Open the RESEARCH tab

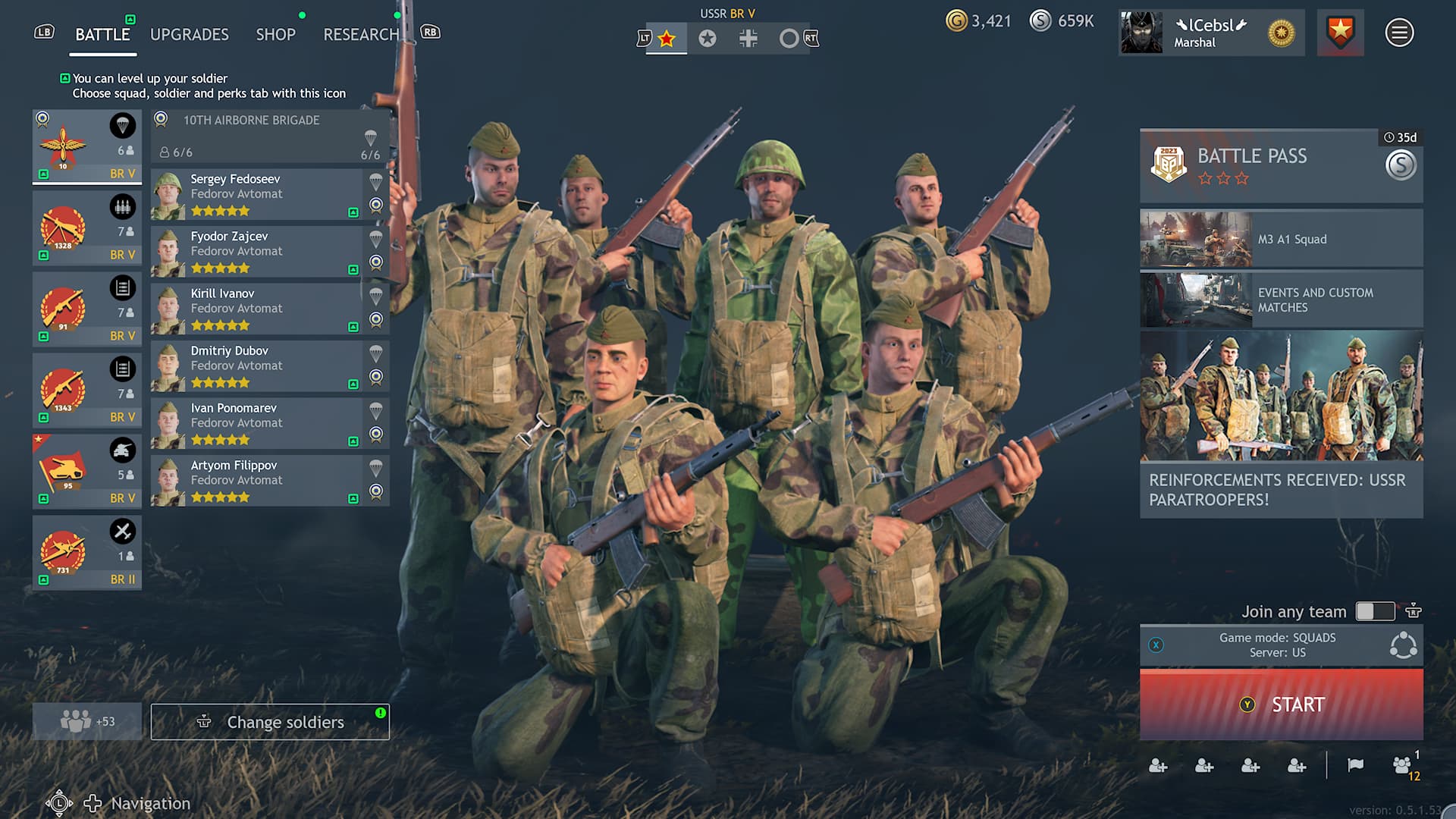coord(362,34)
